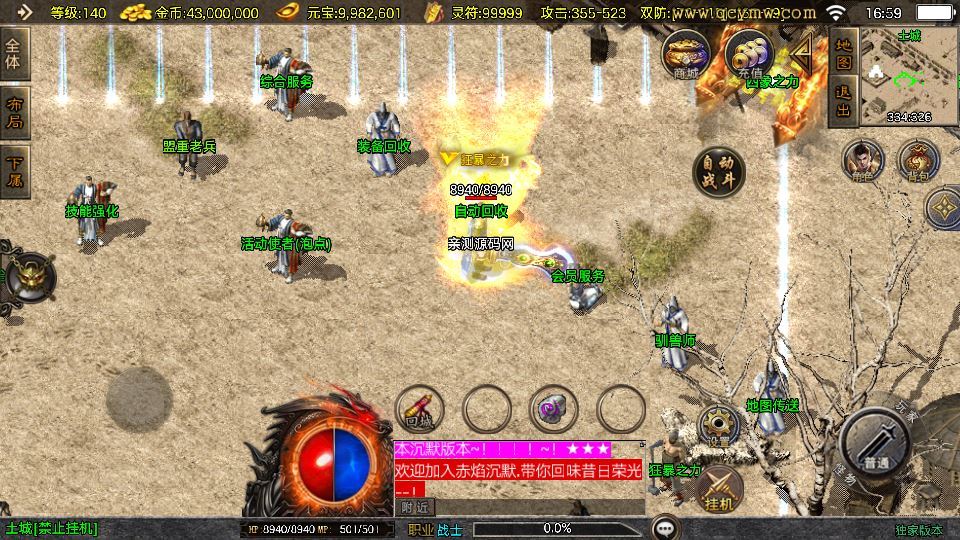Open the 背包 backpack

point(918,161)
